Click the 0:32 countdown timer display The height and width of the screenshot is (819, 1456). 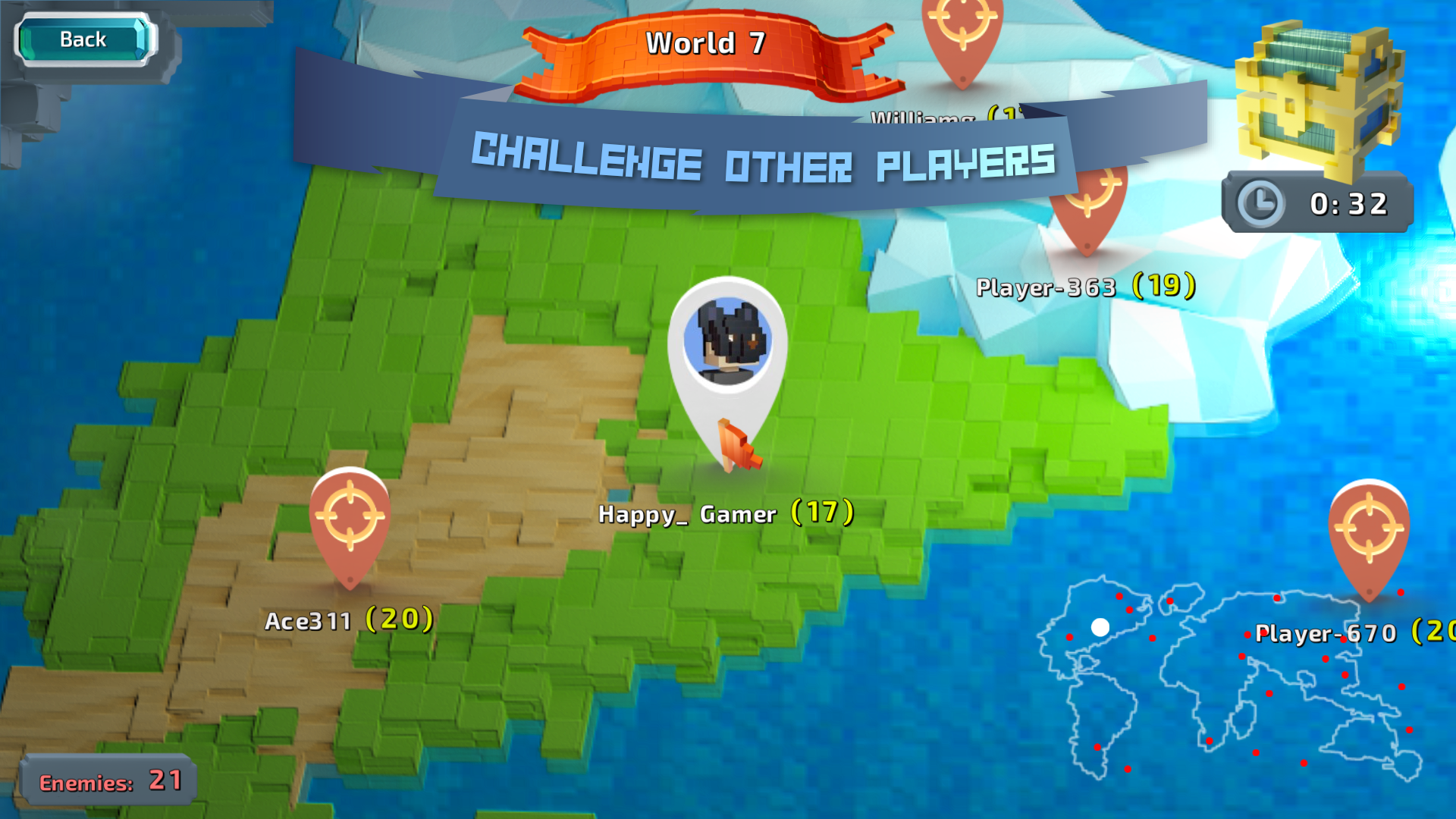[1348, 202]
